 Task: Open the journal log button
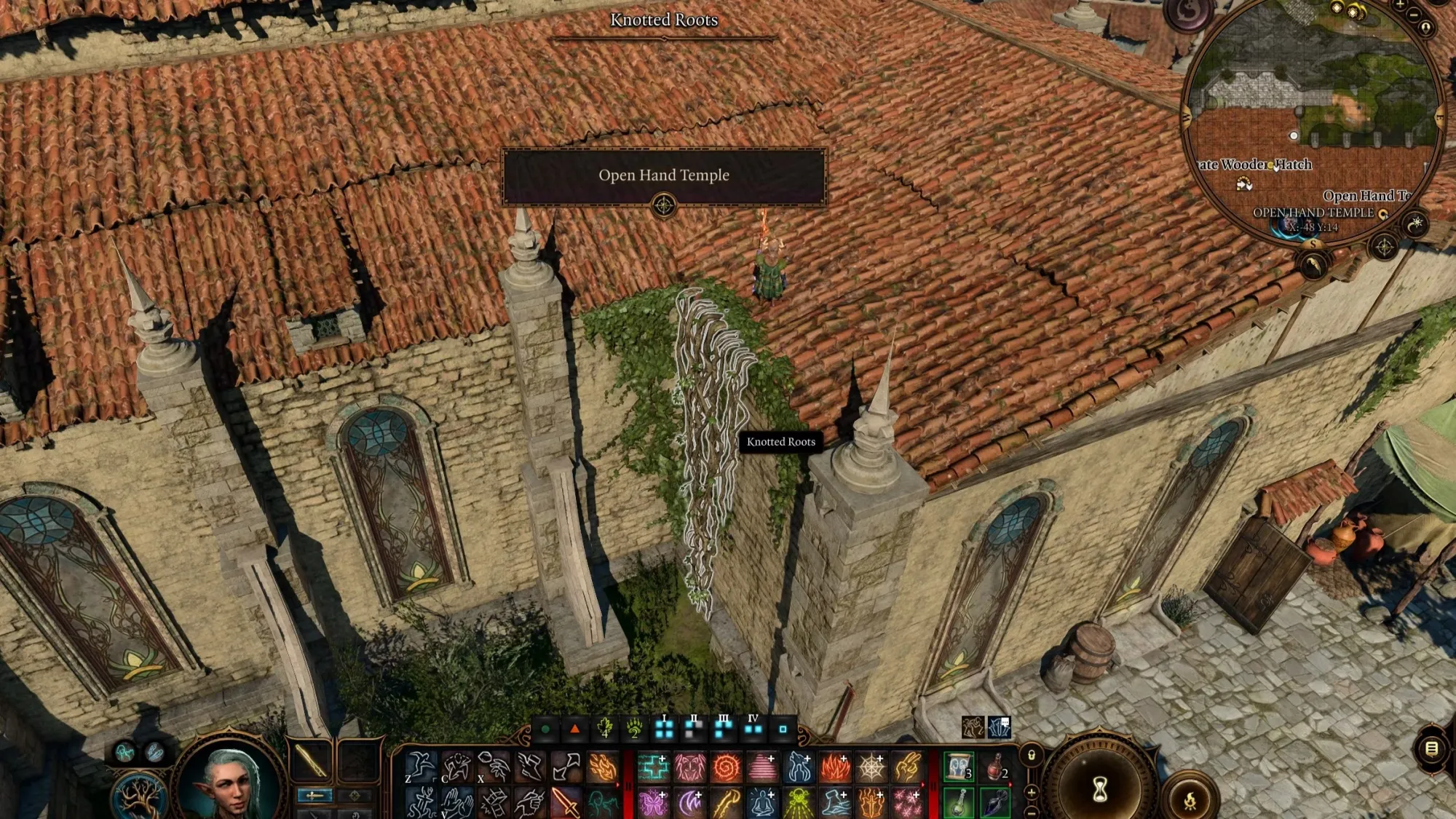point(1431,748)
